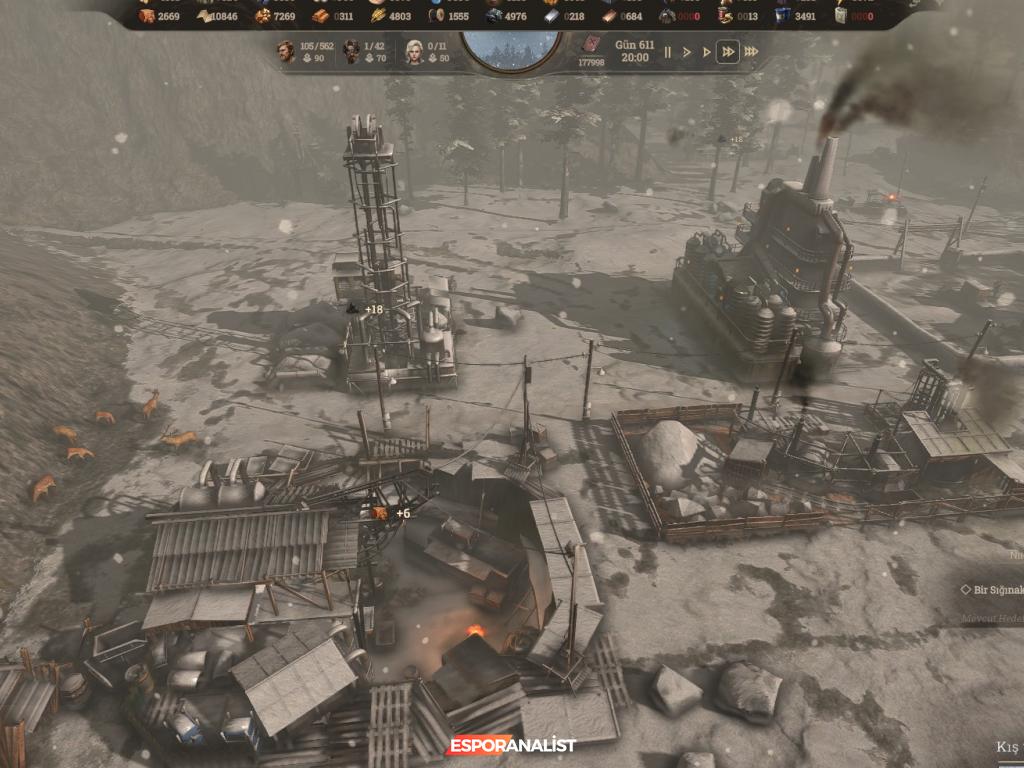This screenshot has width=1024, height=768.
Task: Select the double-arrow fast-forward speed
Action: click(x=728, y=52)
